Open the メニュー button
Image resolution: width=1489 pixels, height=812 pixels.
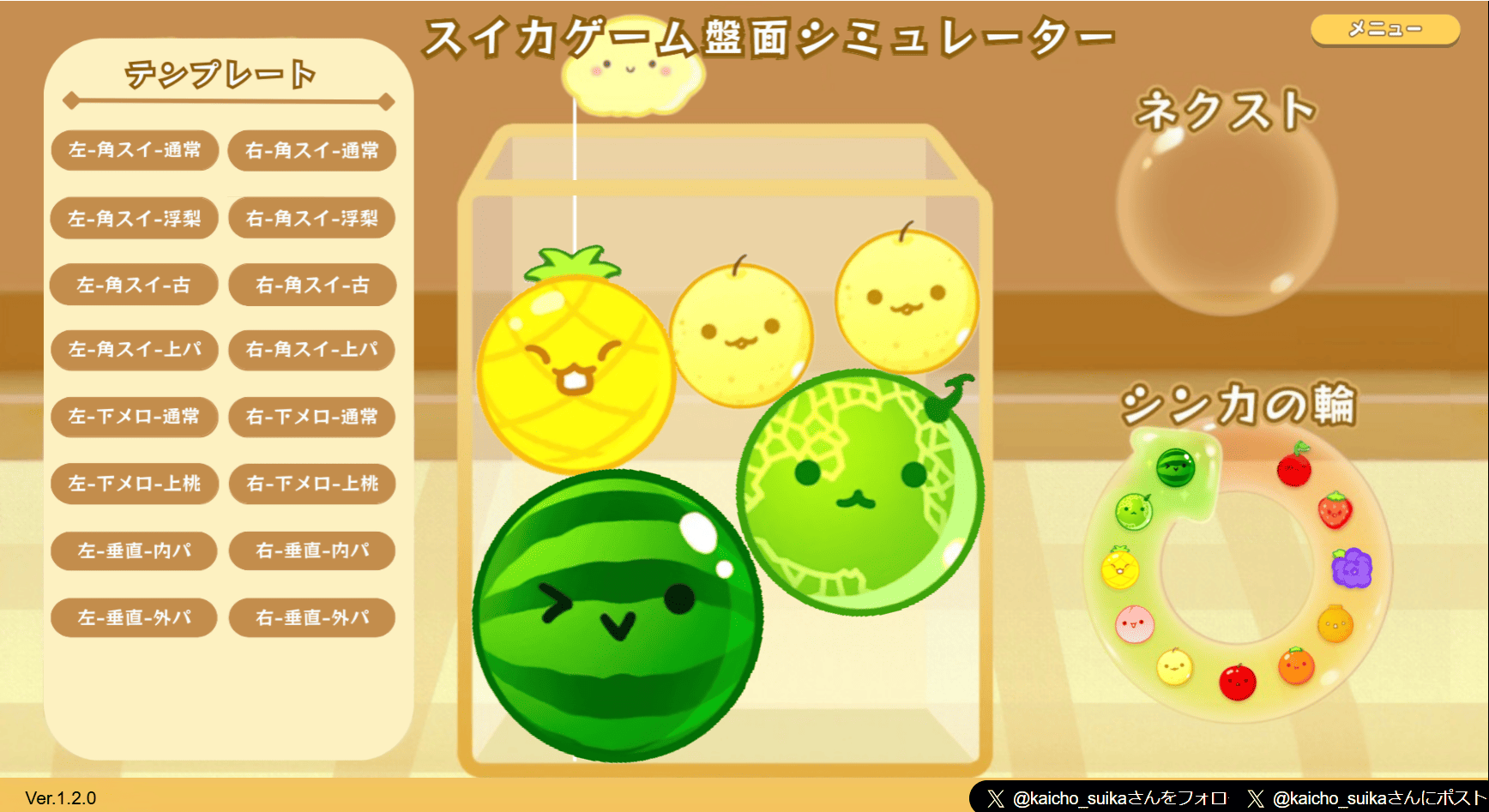1384,29
